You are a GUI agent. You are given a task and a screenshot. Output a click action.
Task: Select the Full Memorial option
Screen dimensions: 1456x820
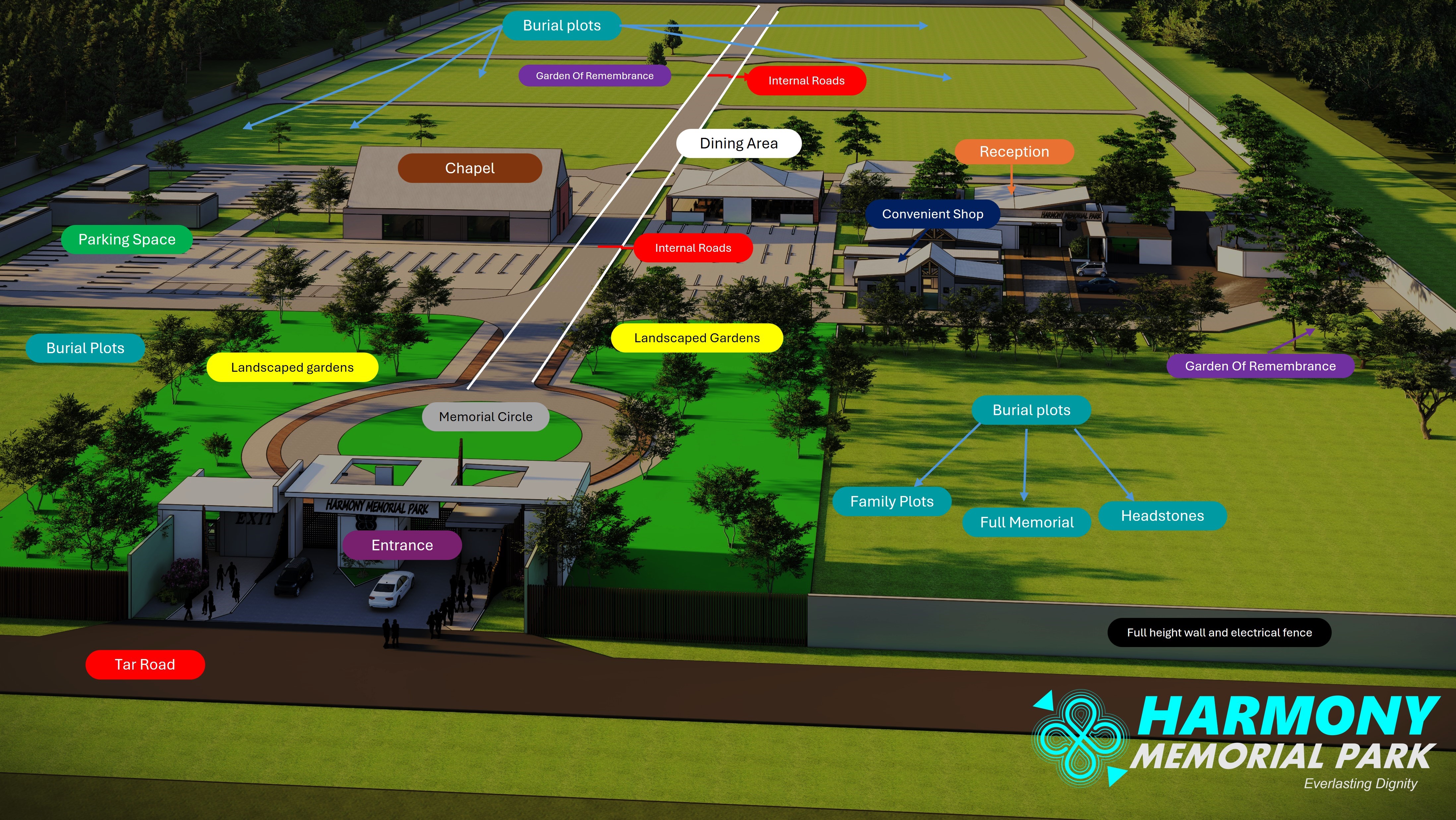(x=1026, y=522)
